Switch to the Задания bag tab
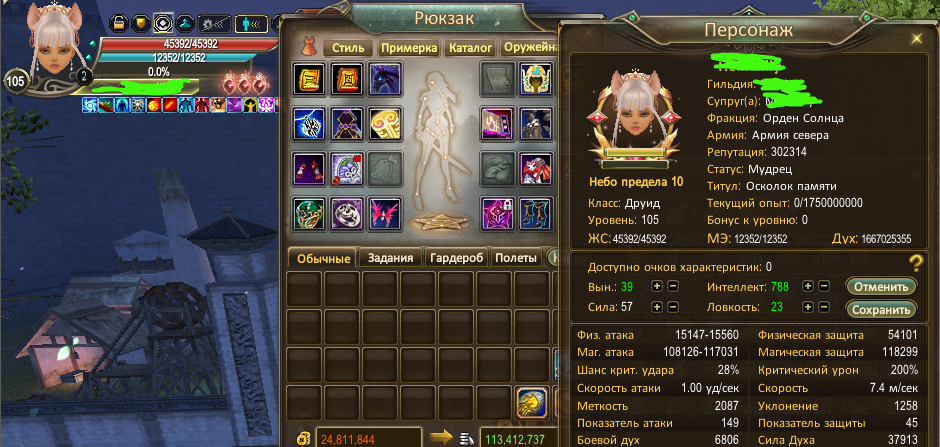Screen dimensions: 940x447 (390, 258)
